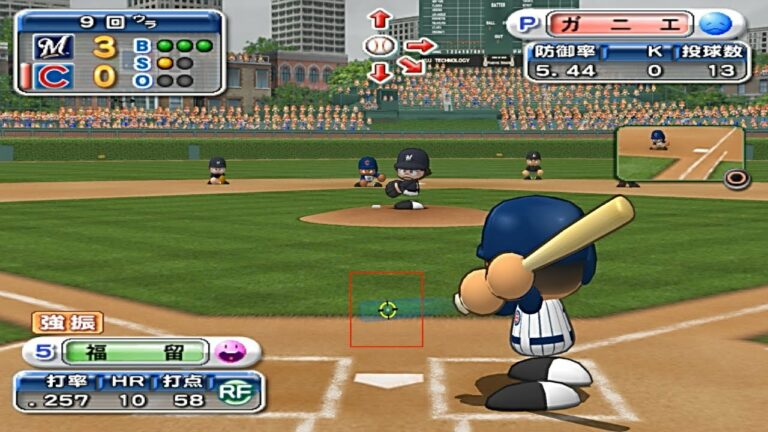Open the base runner inset view

pyautogui.click(x=678, y=153)
